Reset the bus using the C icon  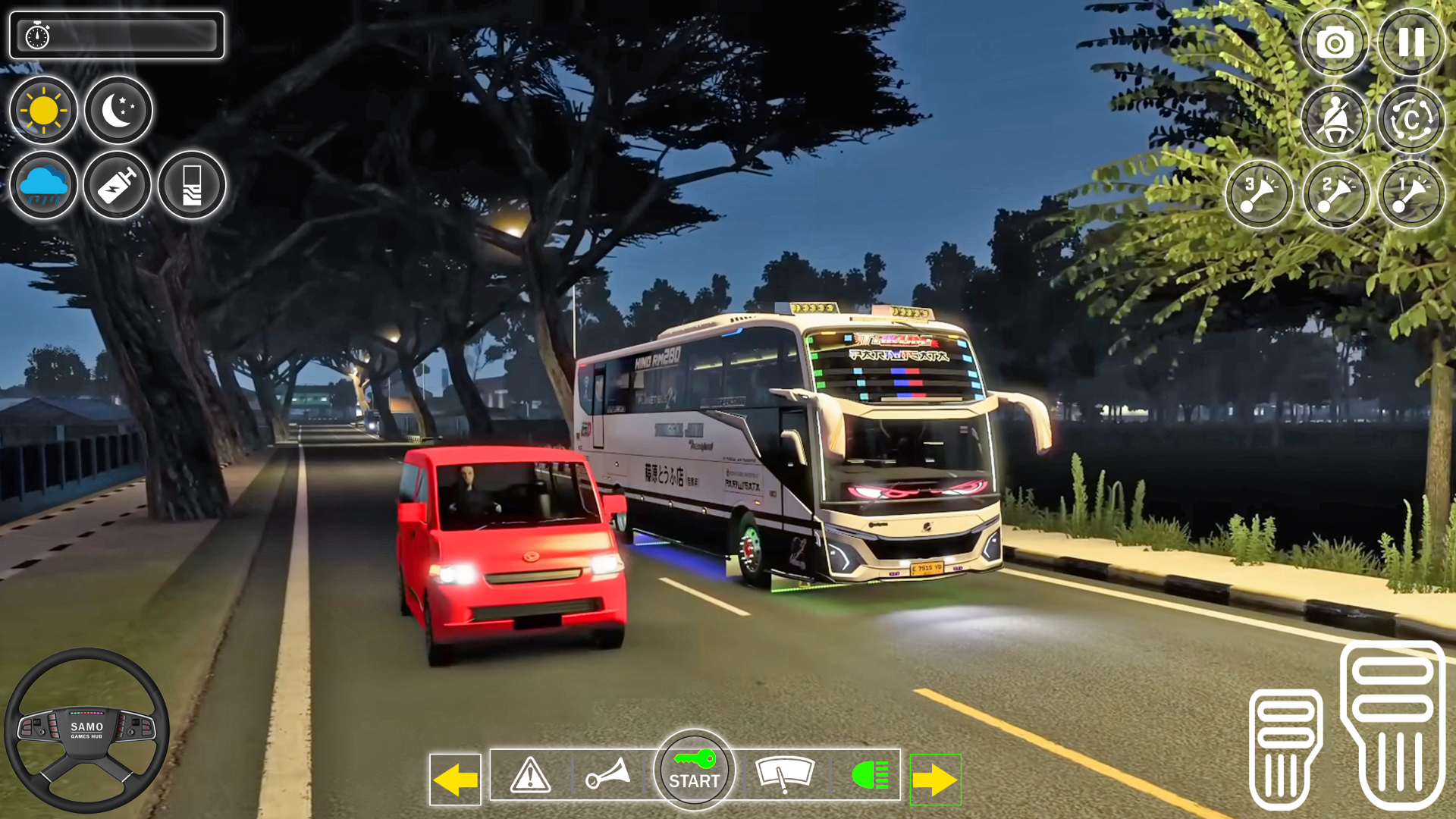tap(1410, 119)
